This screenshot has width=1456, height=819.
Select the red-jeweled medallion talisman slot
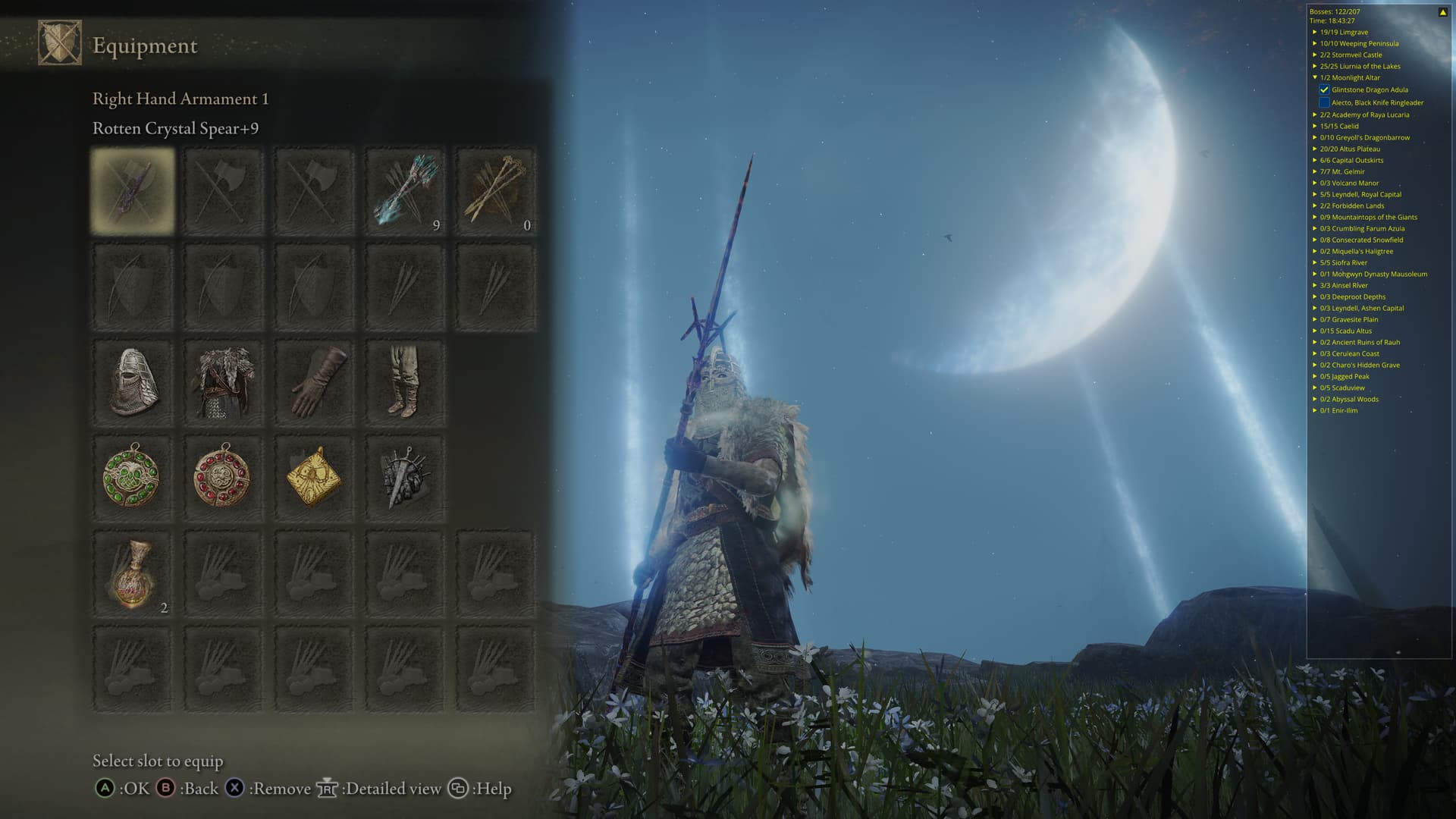coord(223,477)
